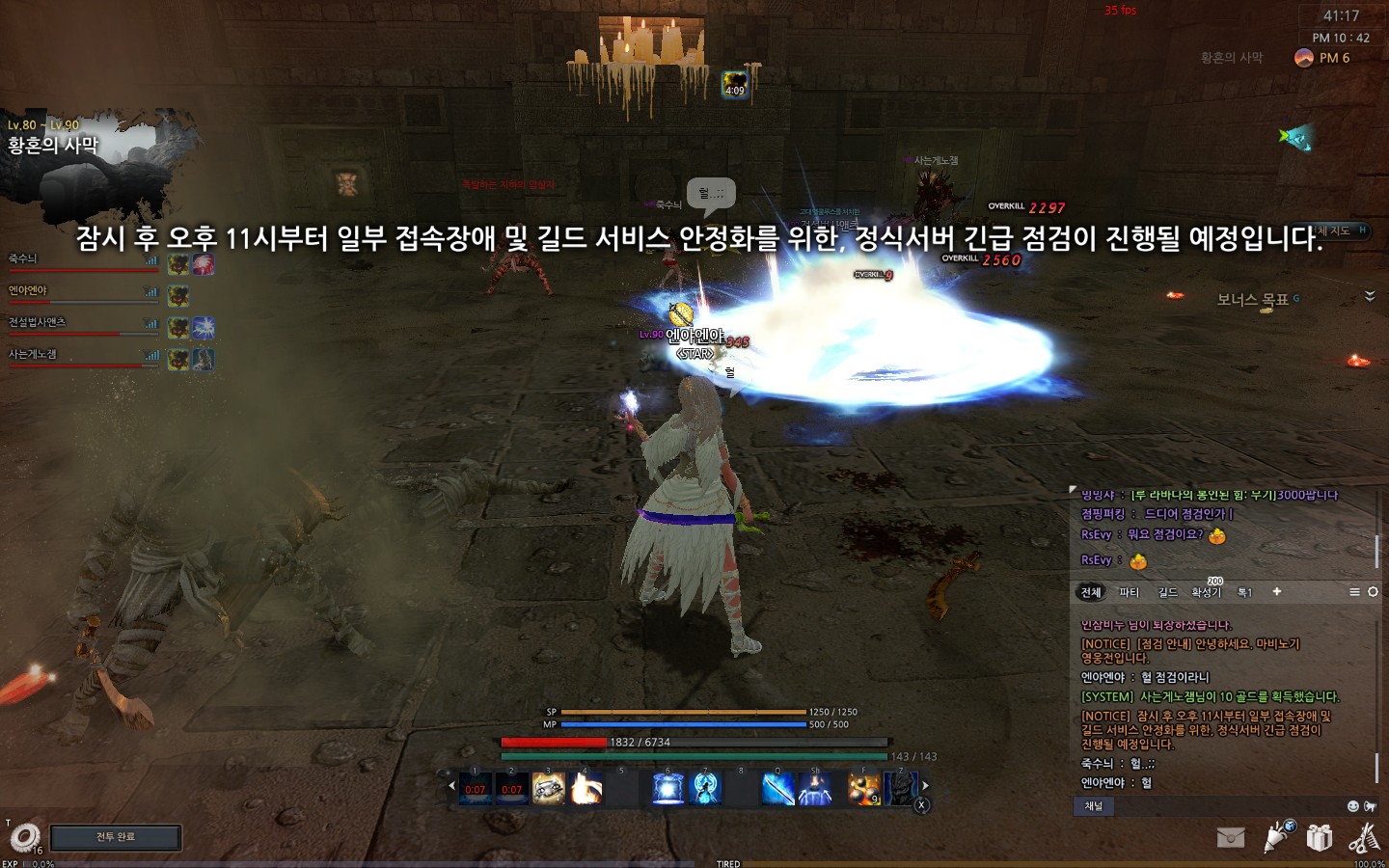Select the bomb skill in the F slot
The width and height of the screenshot is (1389, 868).
pyautogui.click(x=863, y=789)
